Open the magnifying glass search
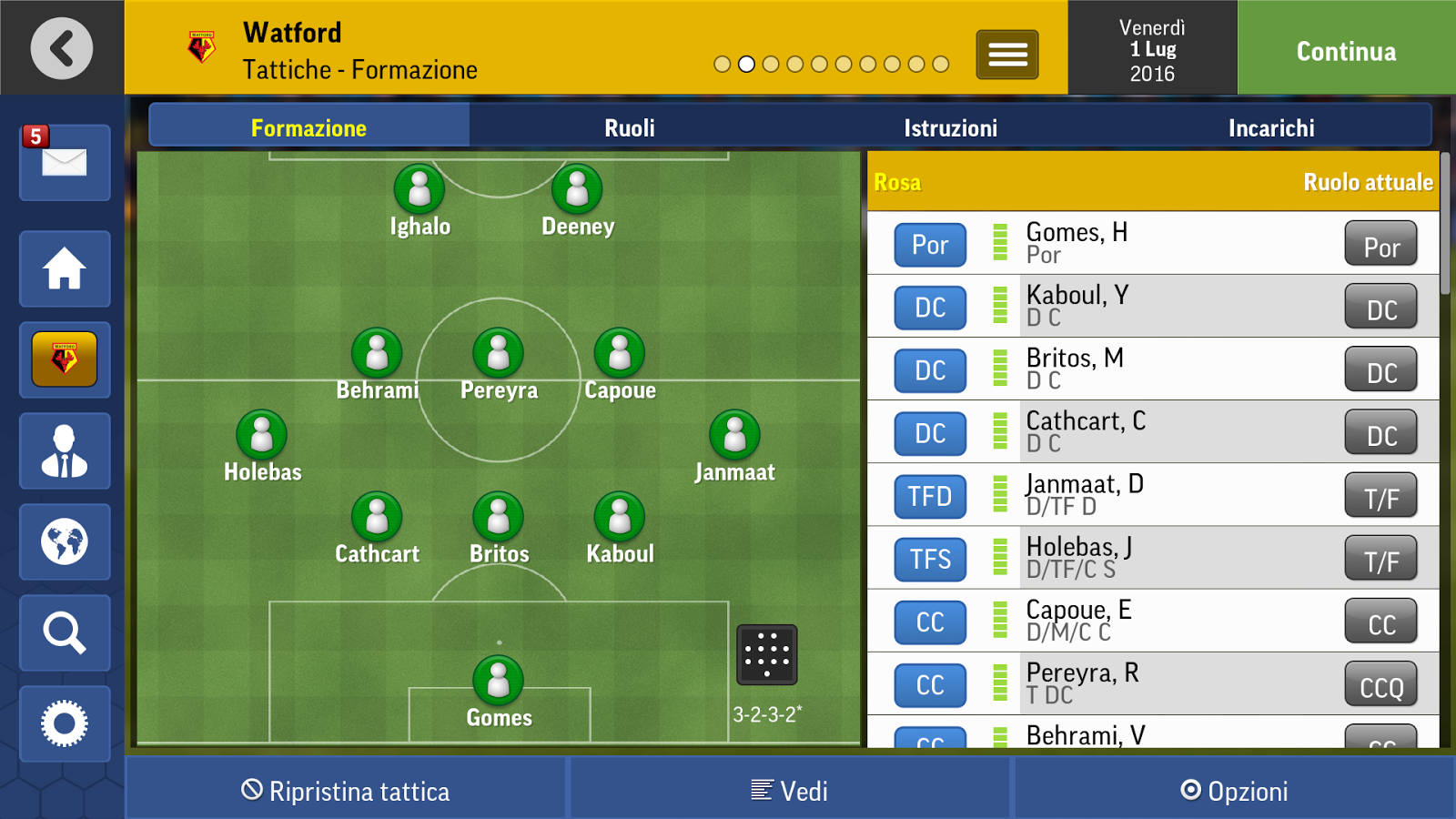 pos(65,633)
